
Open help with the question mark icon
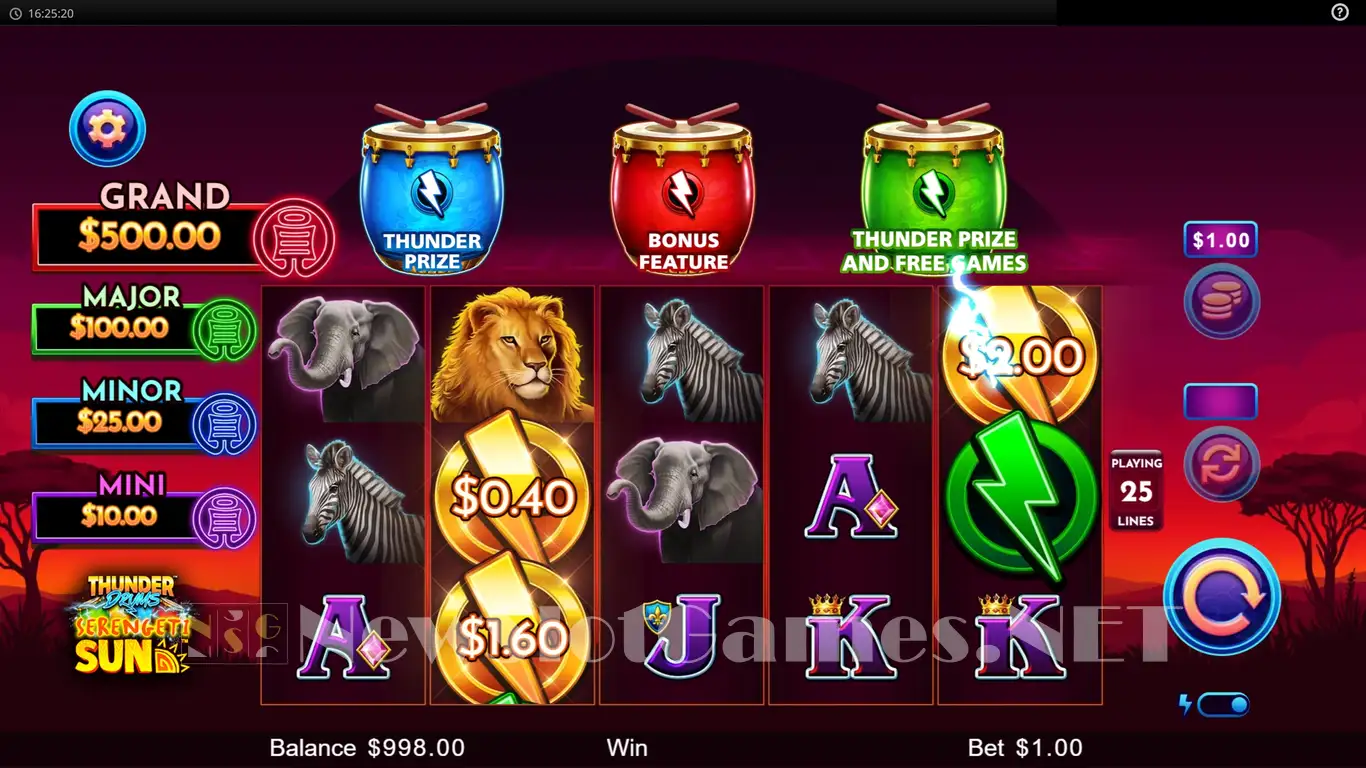coord(1340,12)
